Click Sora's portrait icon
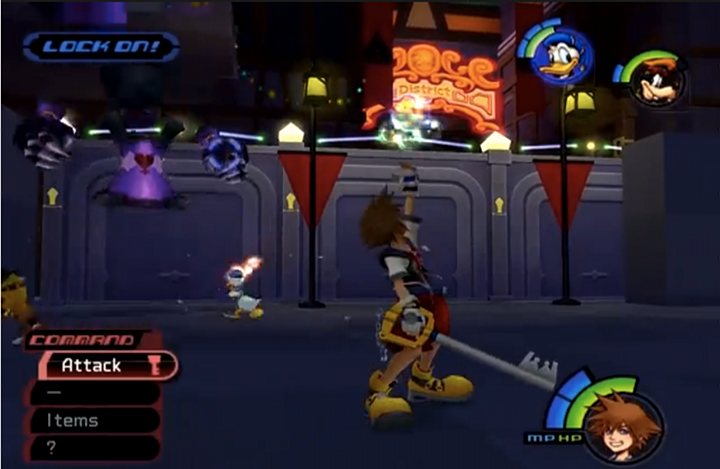The height and width of the screenshot is (469, 720). pos(622,424)
